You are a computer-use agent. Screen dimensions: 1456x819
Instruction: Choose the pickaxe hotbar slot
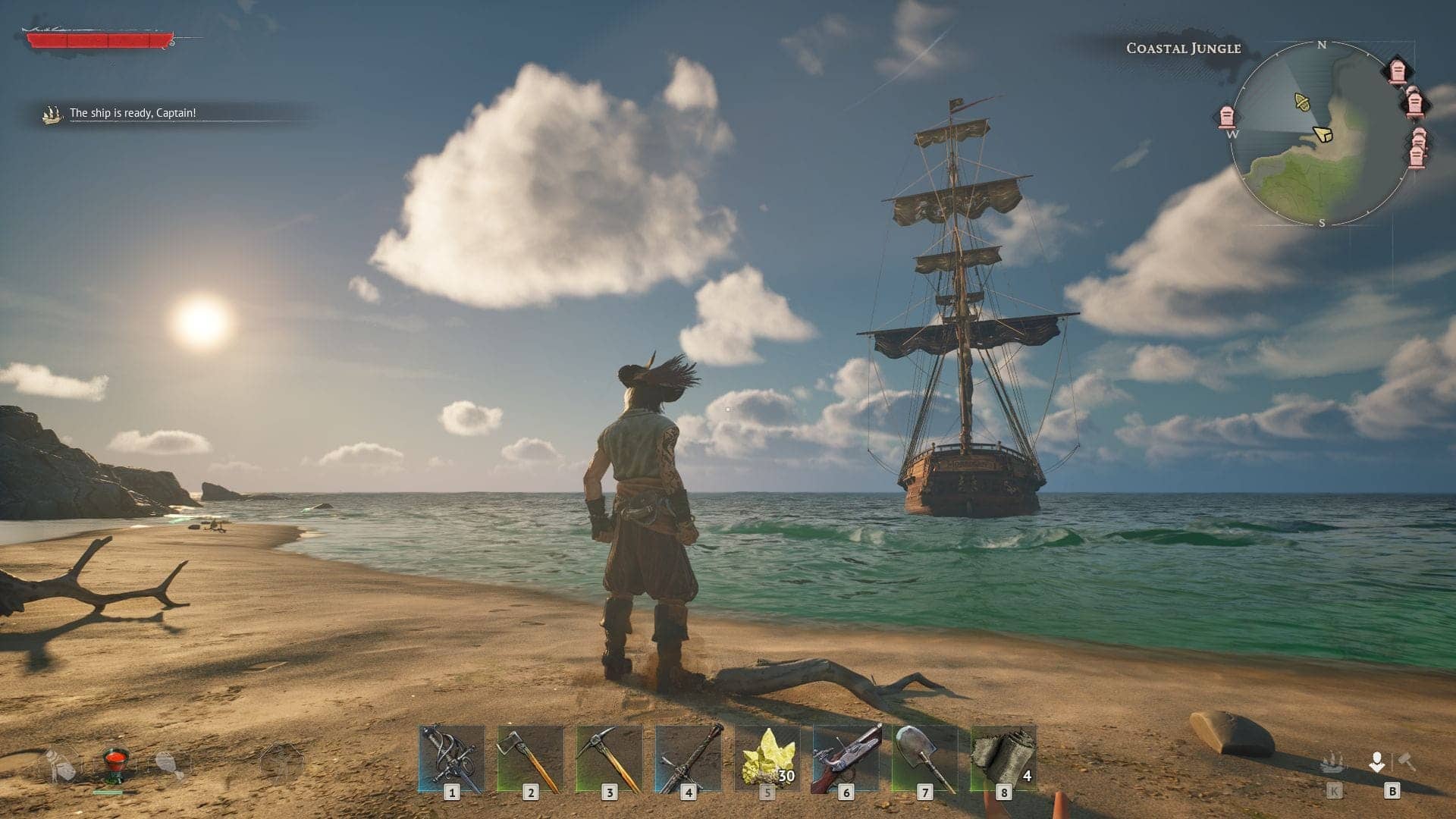(609, 758)
